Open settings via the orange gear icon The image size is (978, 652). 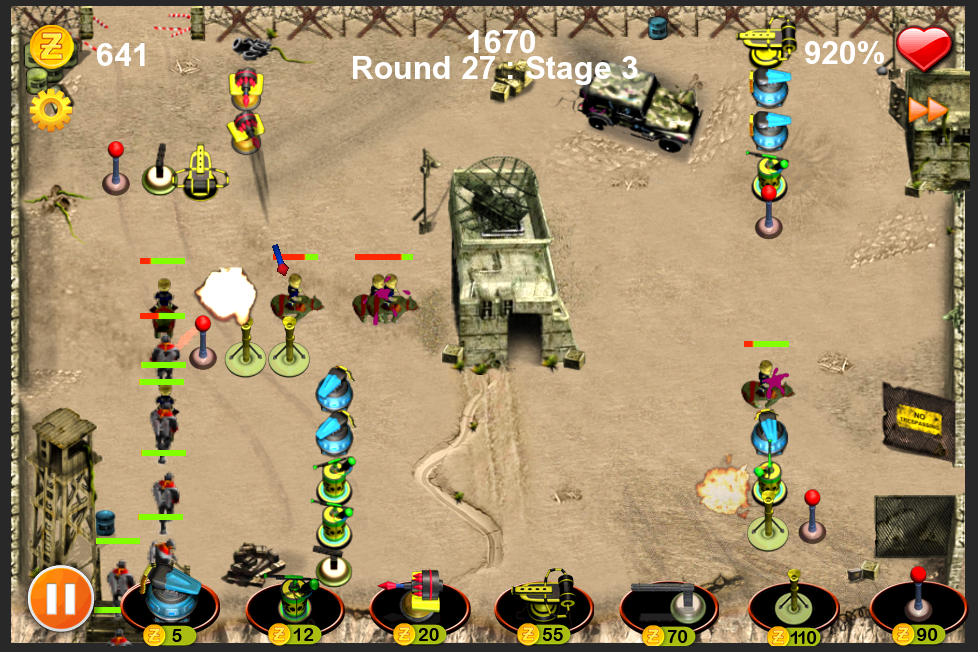point(50,109)
